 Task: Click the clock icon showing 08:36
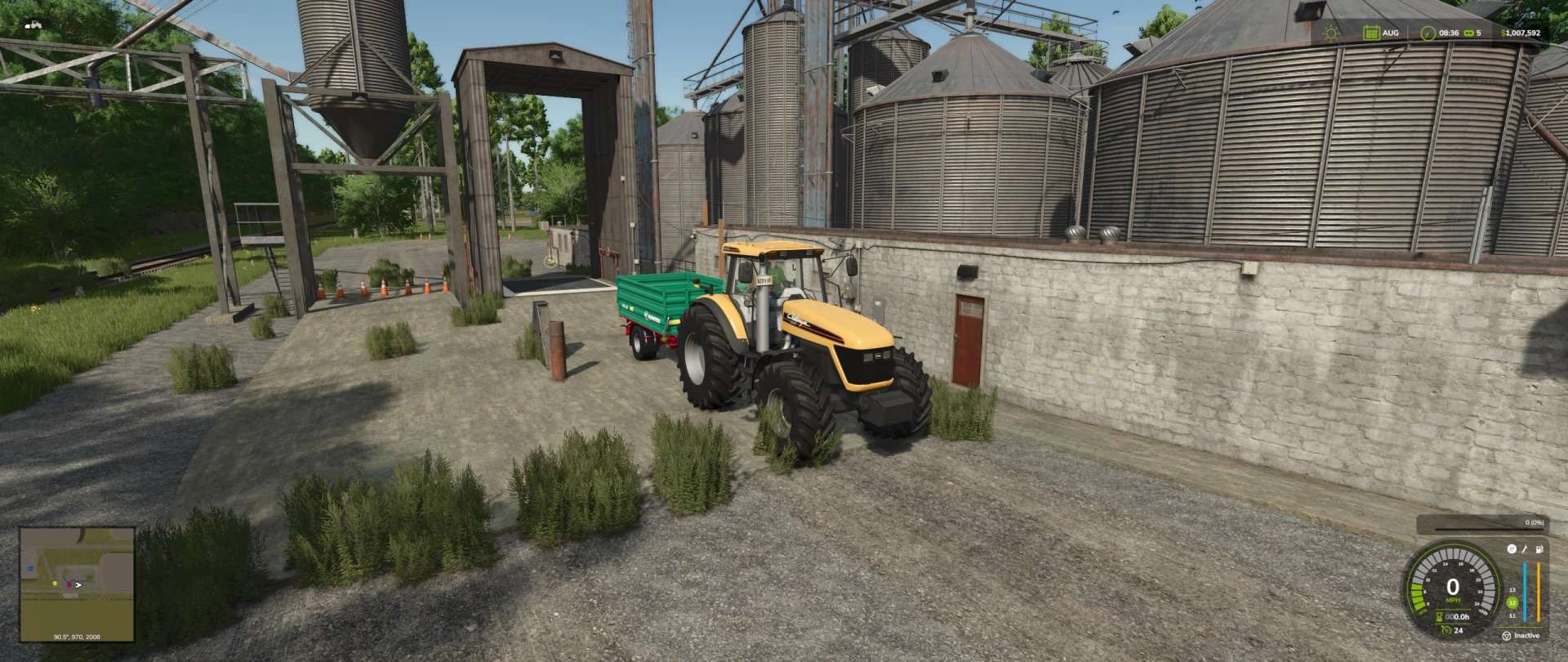tap(1428, 33)
